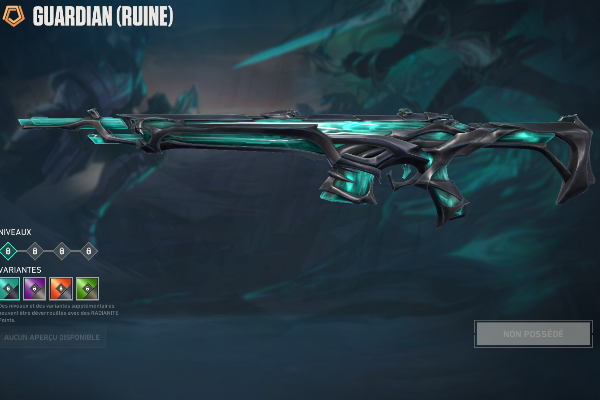Click the orange hexagon icon beside the Guardian title
Screen dimensions: 600x400
[13, 17]
